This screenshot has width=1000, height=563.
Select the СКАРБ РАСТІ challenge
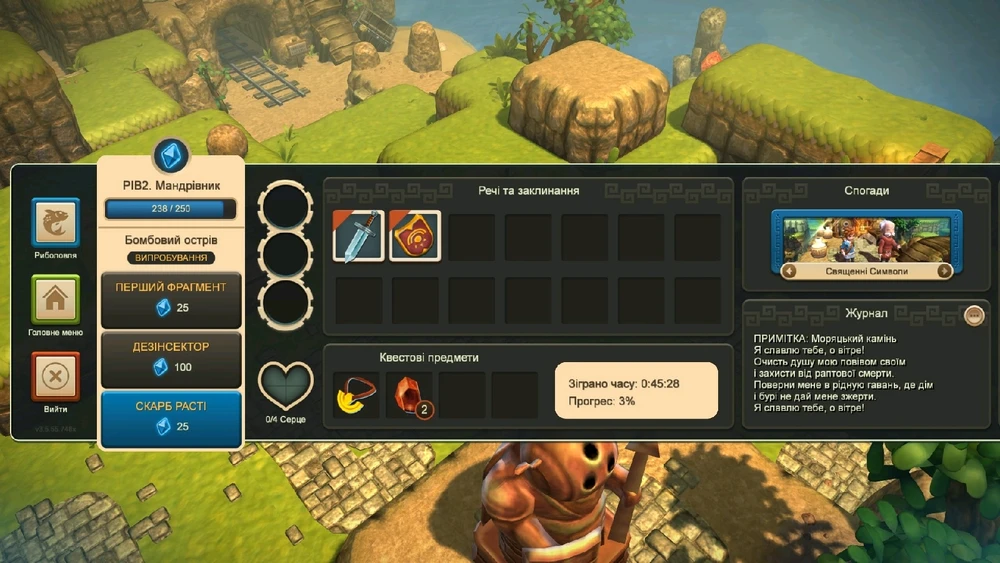171,417
